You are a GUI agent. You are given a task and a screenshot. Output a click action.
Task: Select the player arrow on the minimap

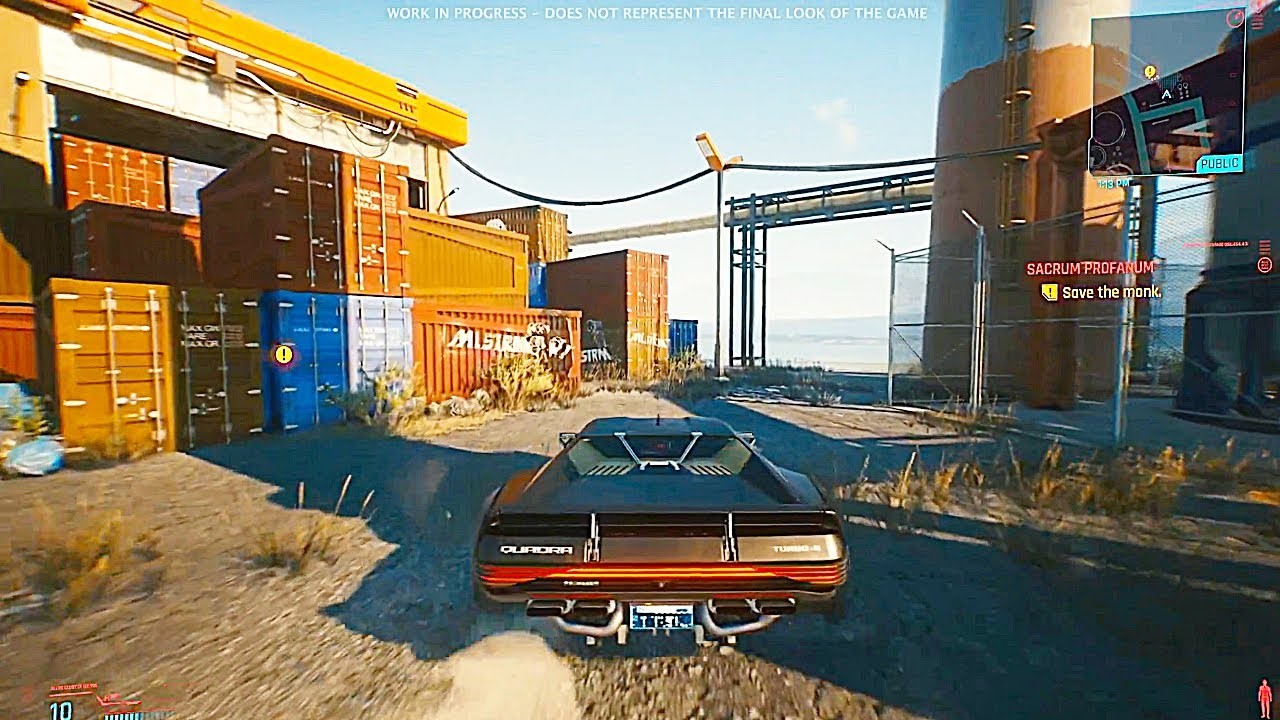[1166, 94]
